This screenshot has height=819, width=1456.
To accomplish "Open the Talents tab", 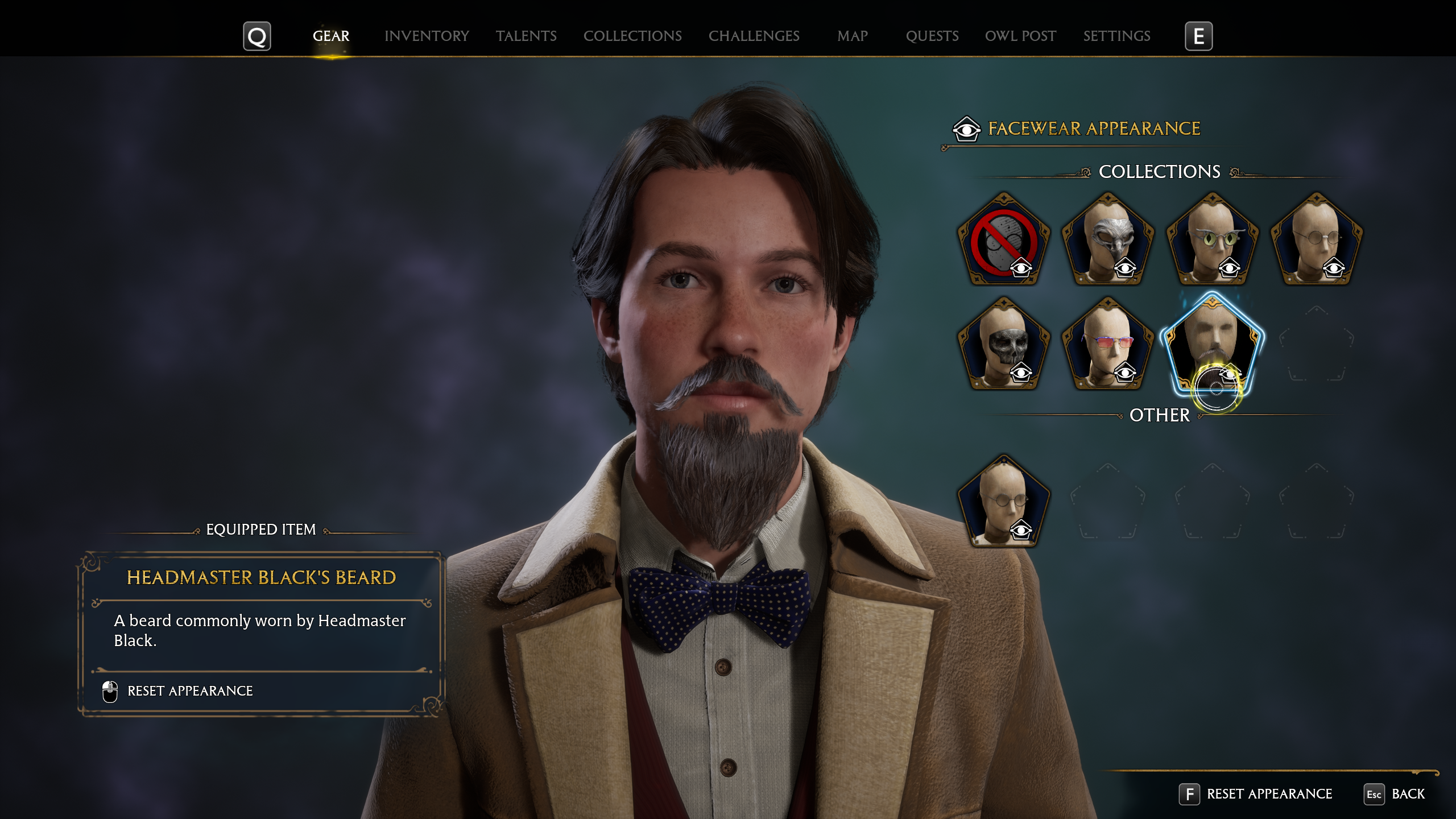I will tap(526, 36).
